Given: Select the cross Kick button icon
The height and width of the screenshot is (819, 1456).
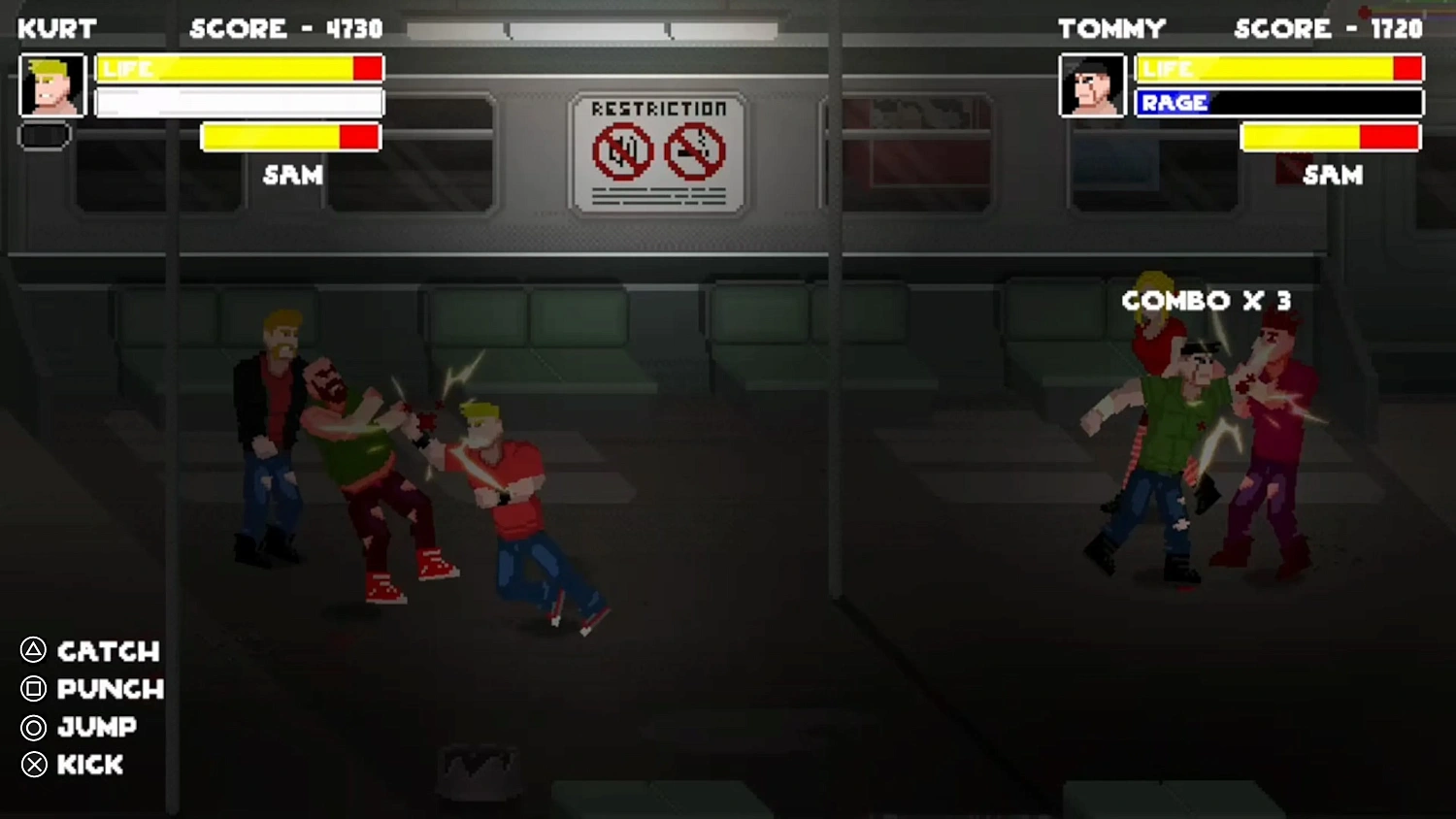Looking at the screenshot, I should [x=32, y=766].
